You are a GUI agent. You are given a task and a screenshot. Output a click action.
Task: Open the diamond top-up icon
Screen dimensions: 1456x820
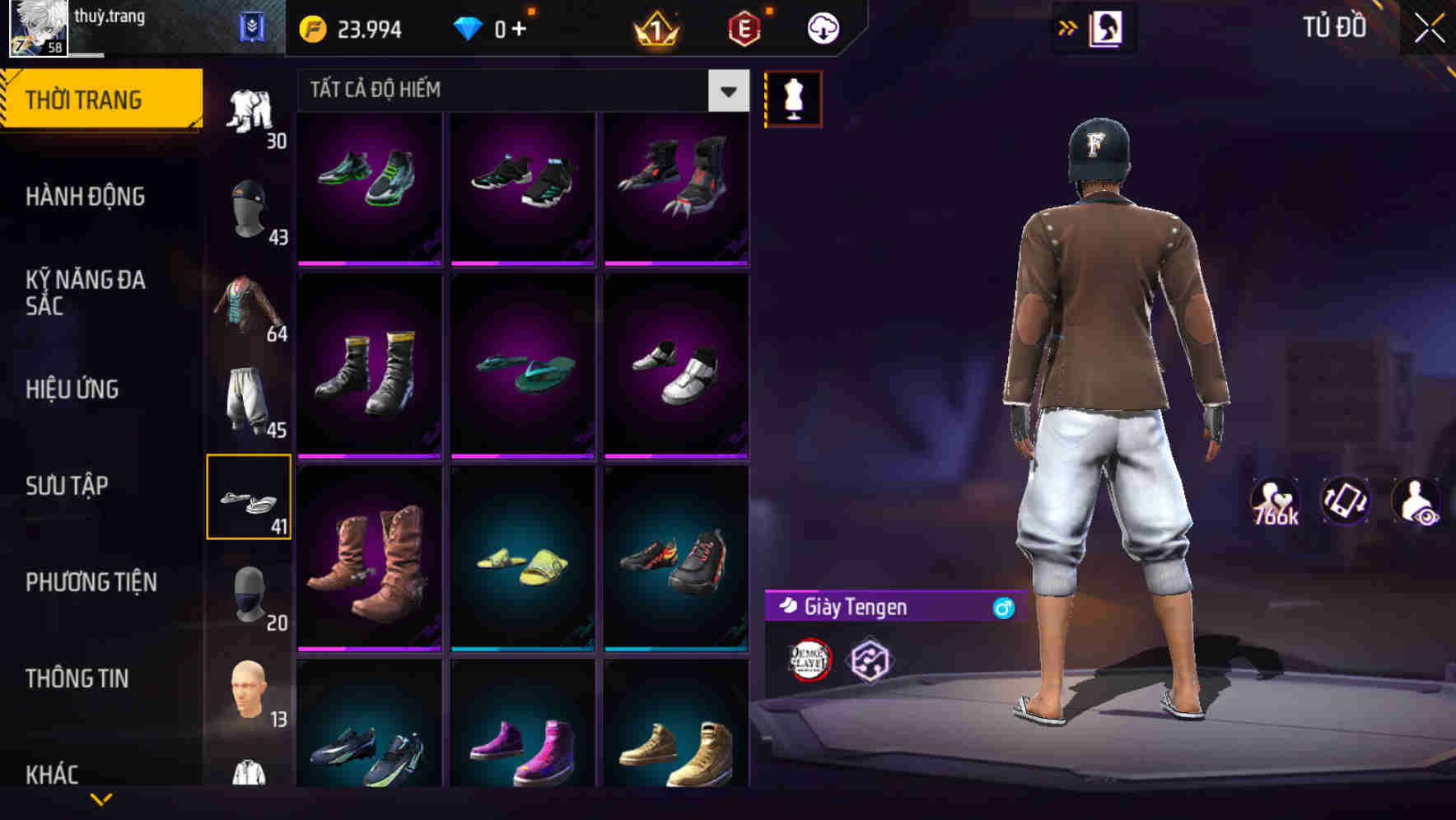point(469,27)
